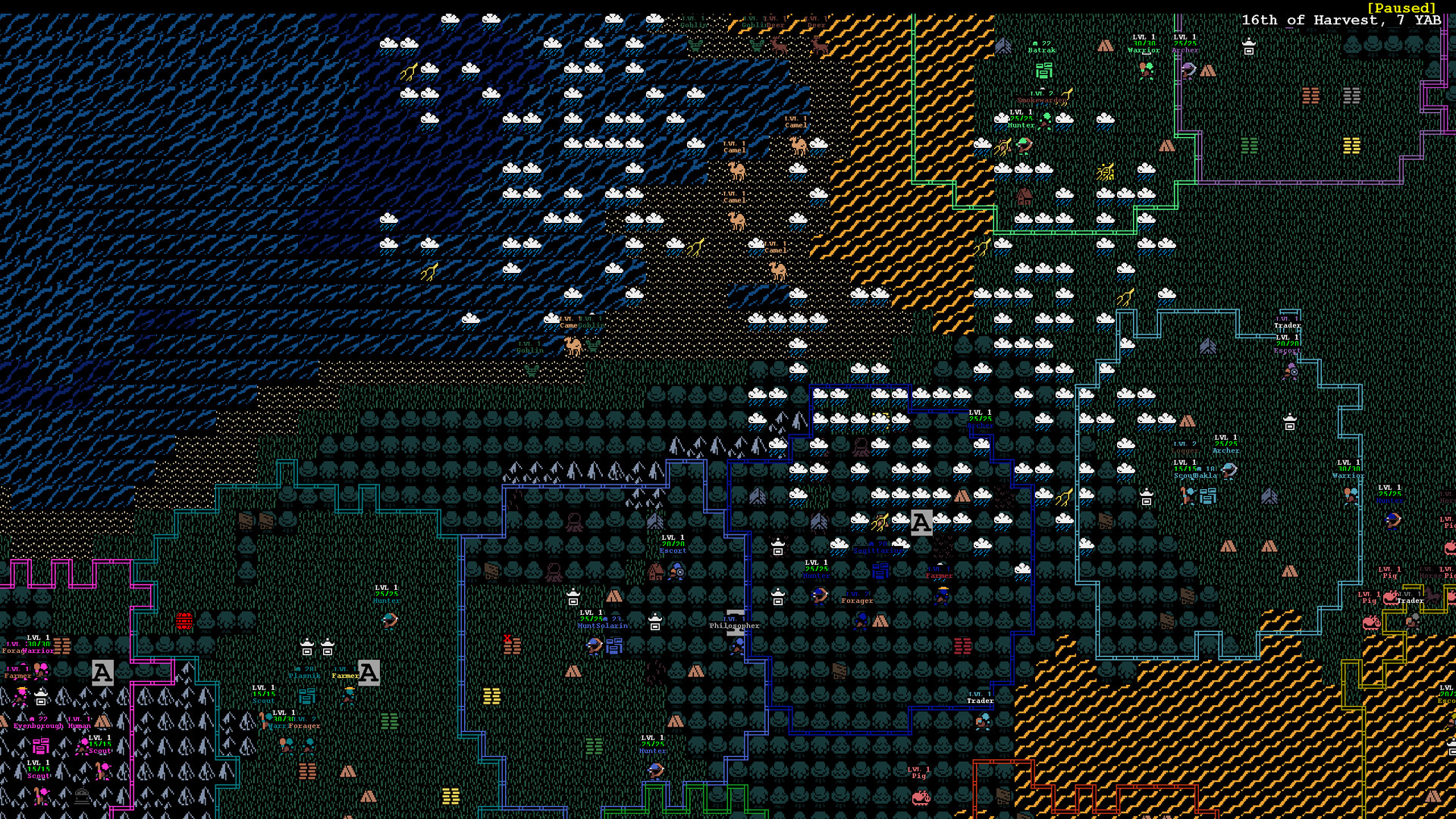
Task: Expand the Sagittarius unit label
Action: pos(877,551)
